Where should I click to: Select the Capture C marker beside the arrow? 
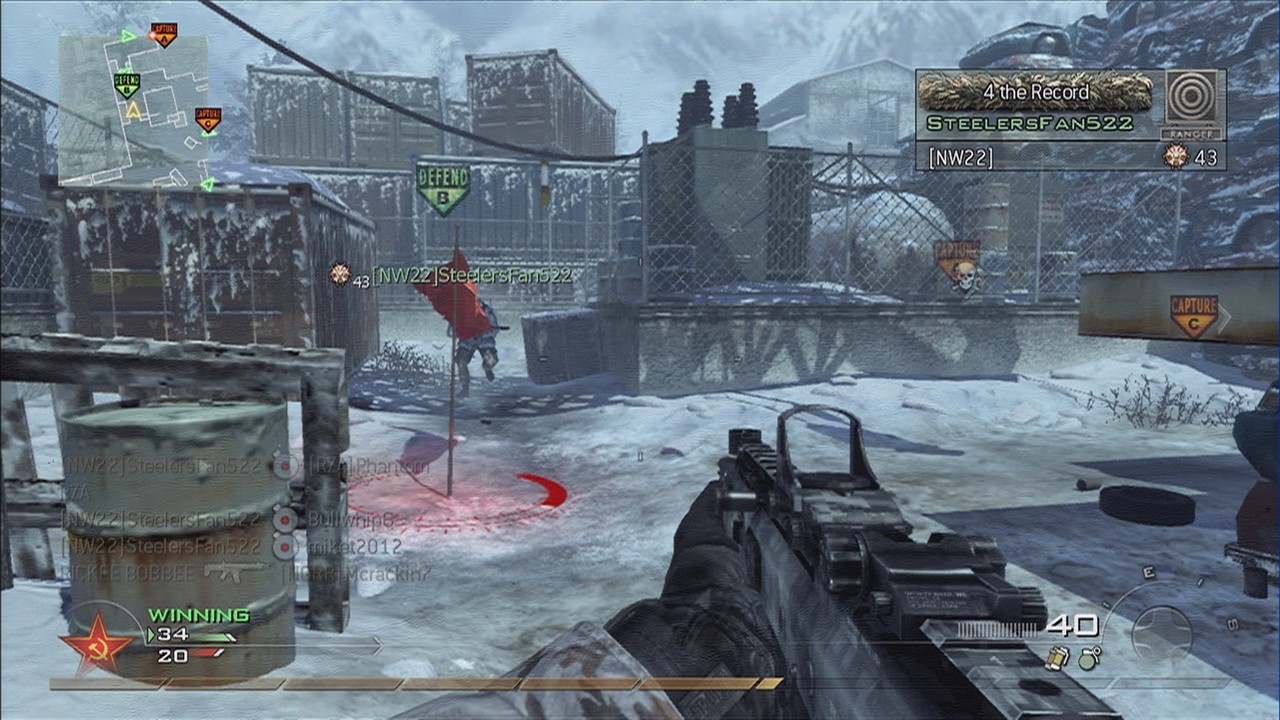tap(1193, 314)
